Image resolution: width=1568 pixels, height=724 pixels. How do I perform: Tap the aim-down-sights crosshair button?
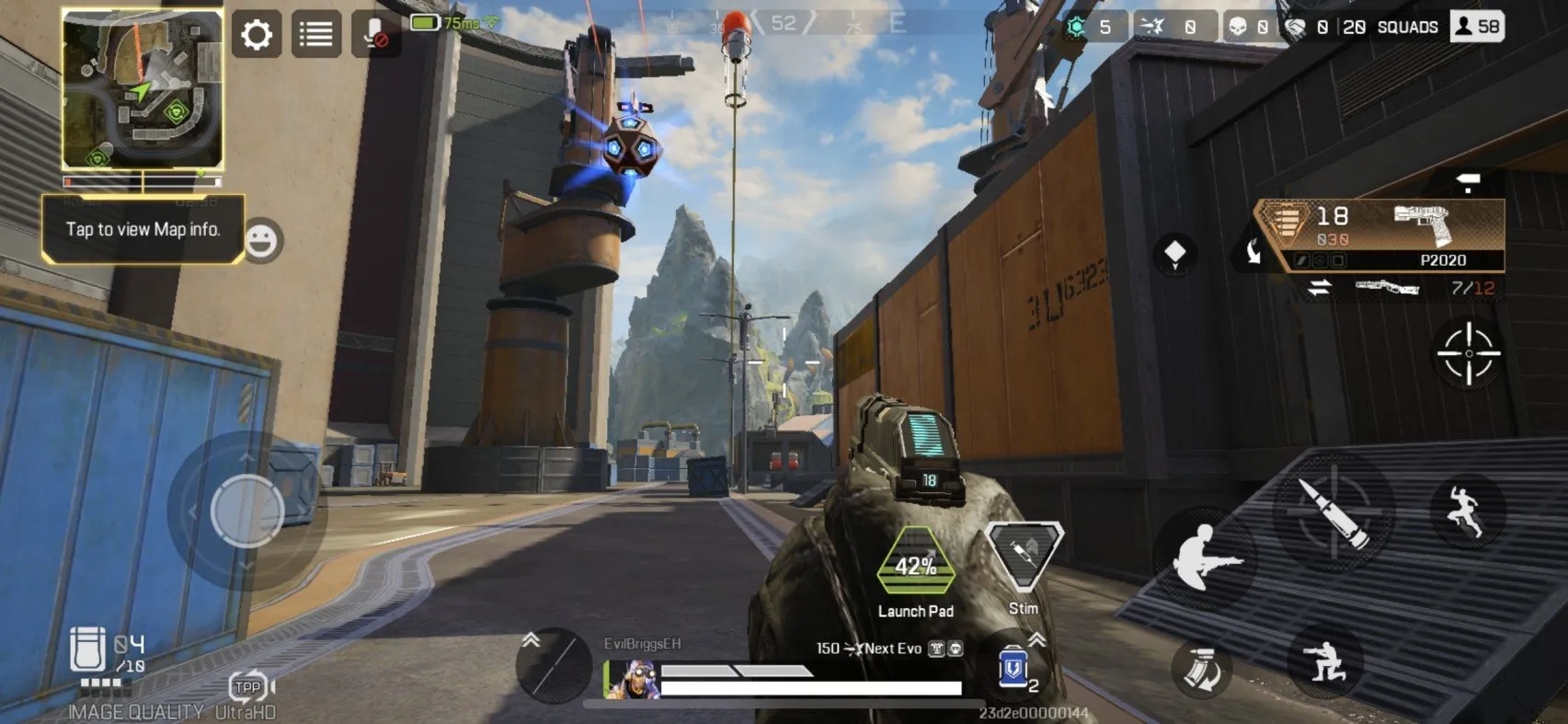coord(1468,354)
